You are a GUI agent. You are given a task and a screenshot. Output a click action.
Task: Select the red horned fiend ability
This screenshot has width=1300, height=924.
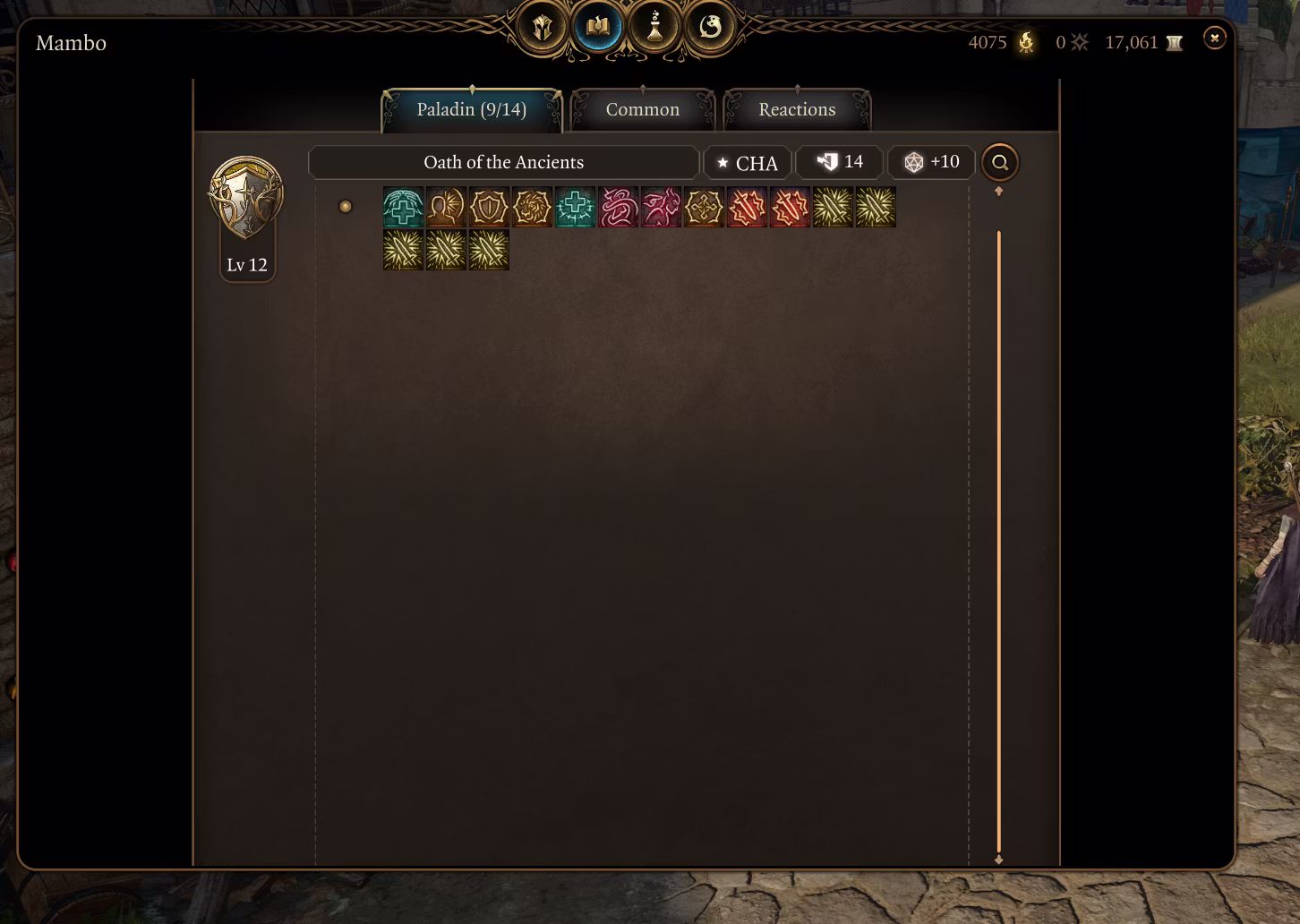pos(661,208)
